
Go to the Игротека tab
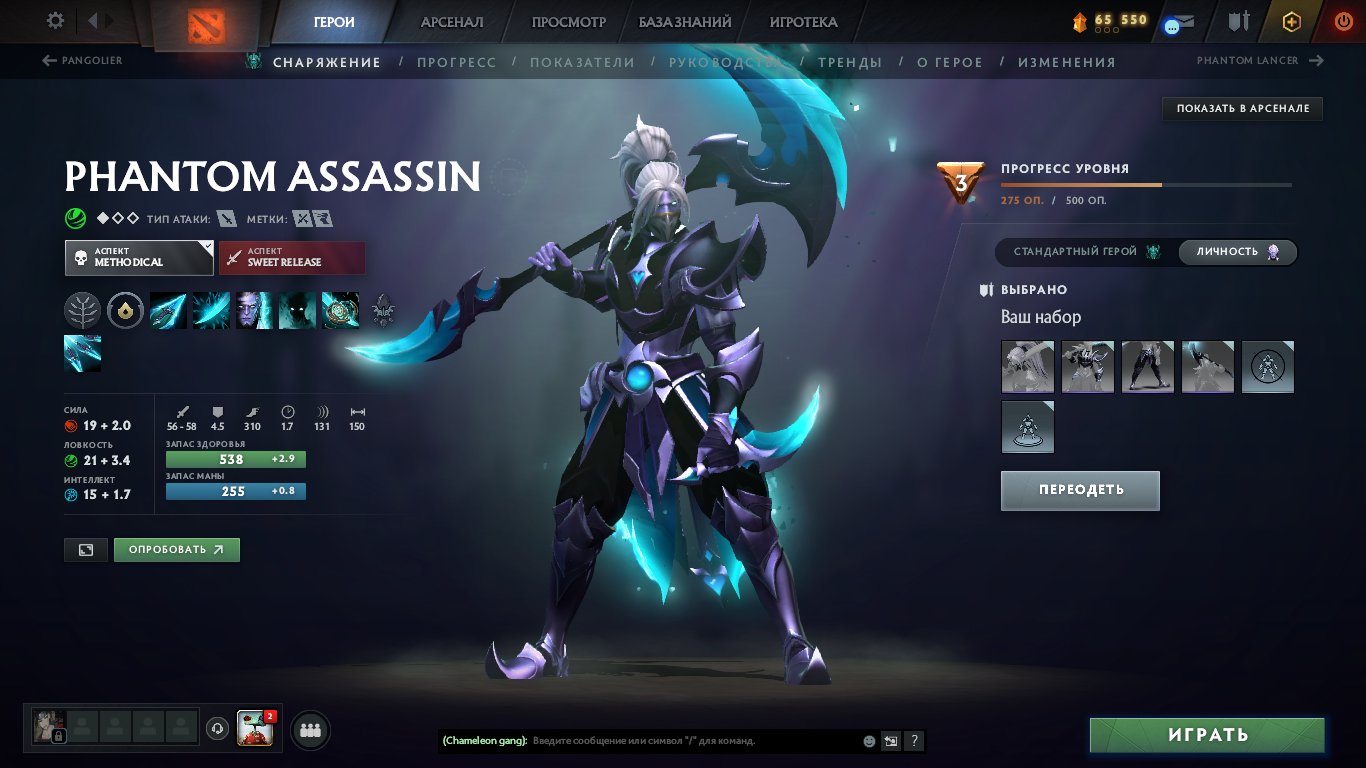point(804,22)
